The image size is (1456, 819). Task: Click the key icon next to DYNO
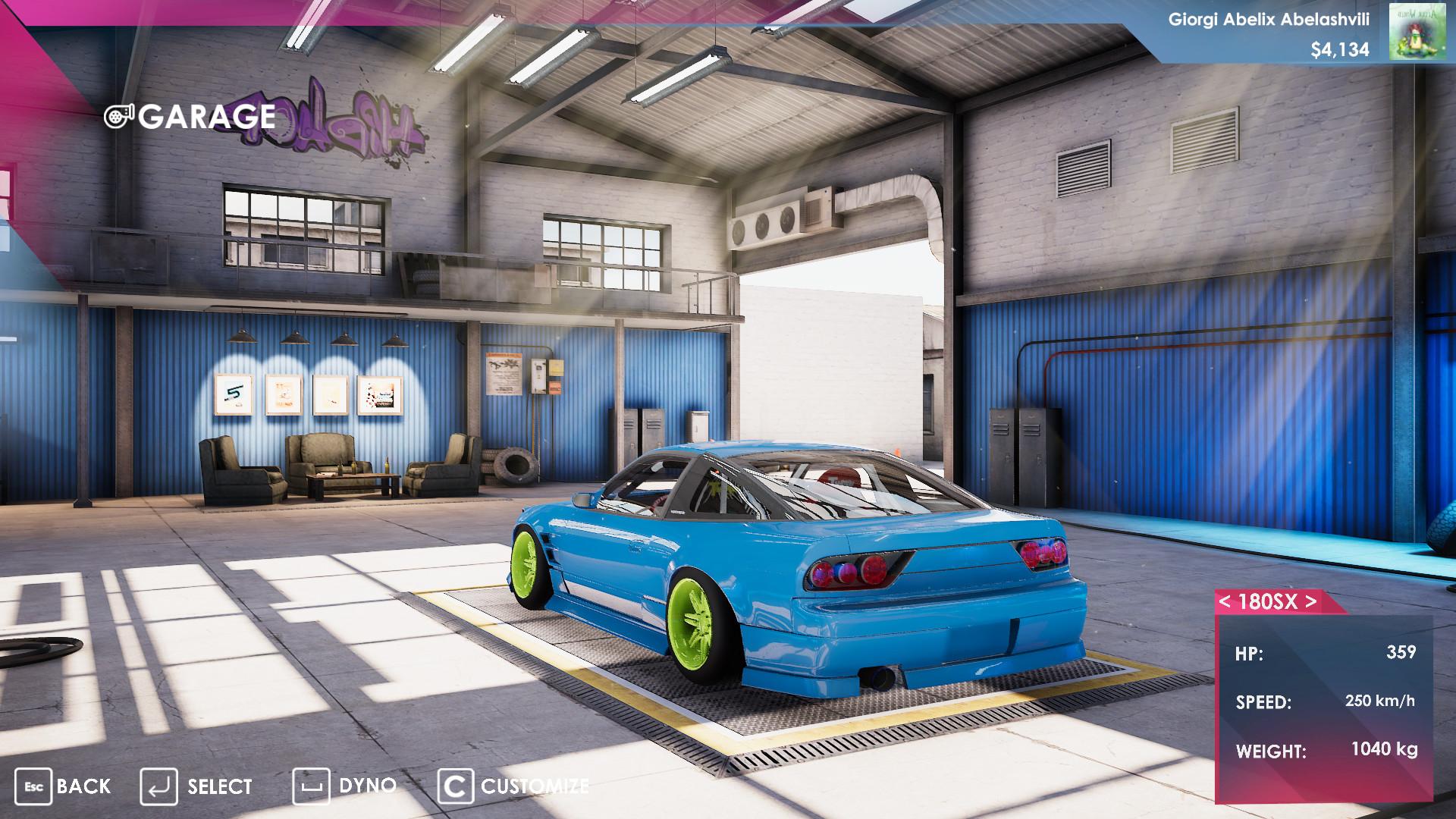(314, 787)
